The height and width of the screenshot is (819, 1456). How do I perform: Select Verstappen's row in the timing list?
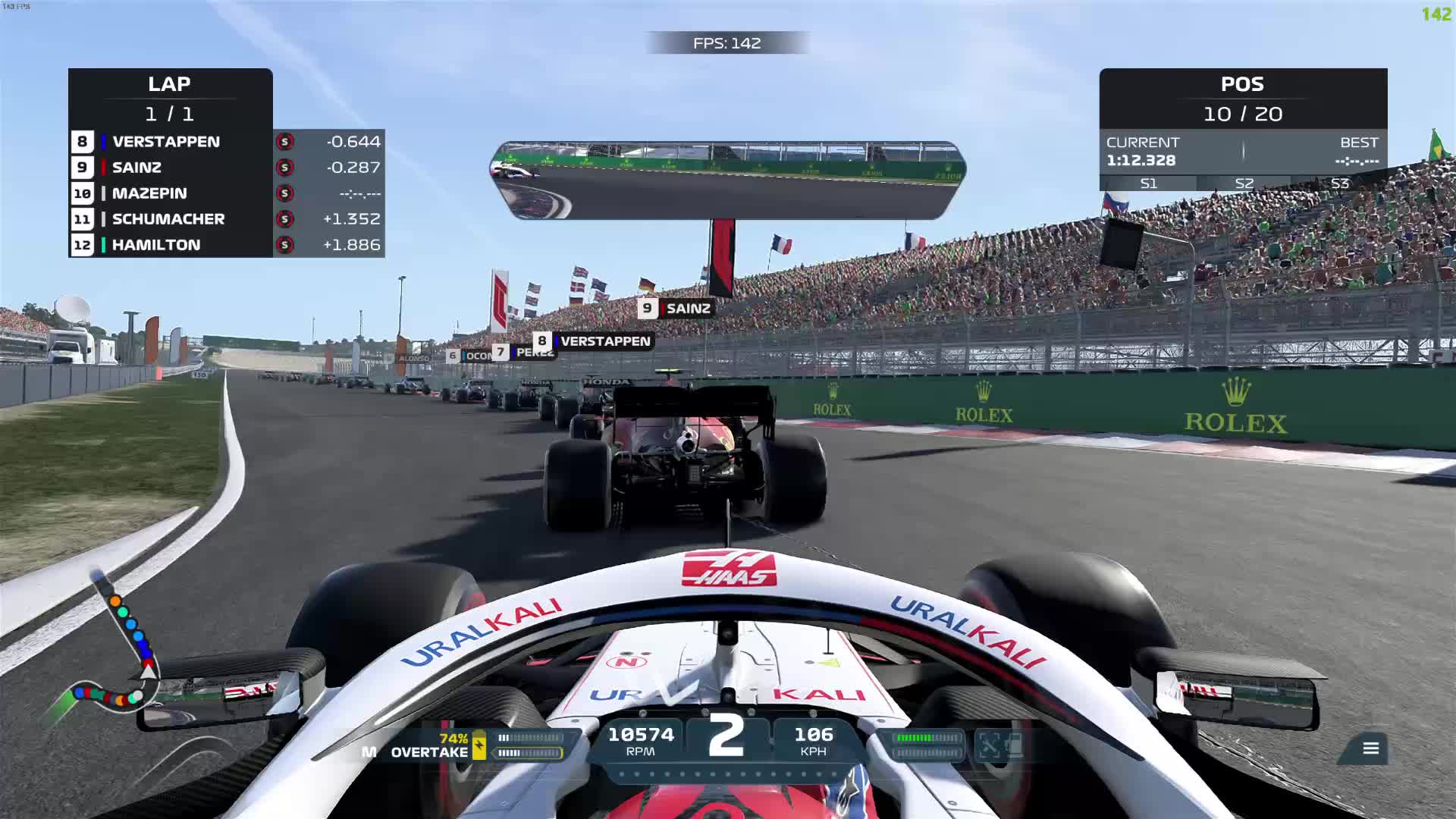click(226, 142)
